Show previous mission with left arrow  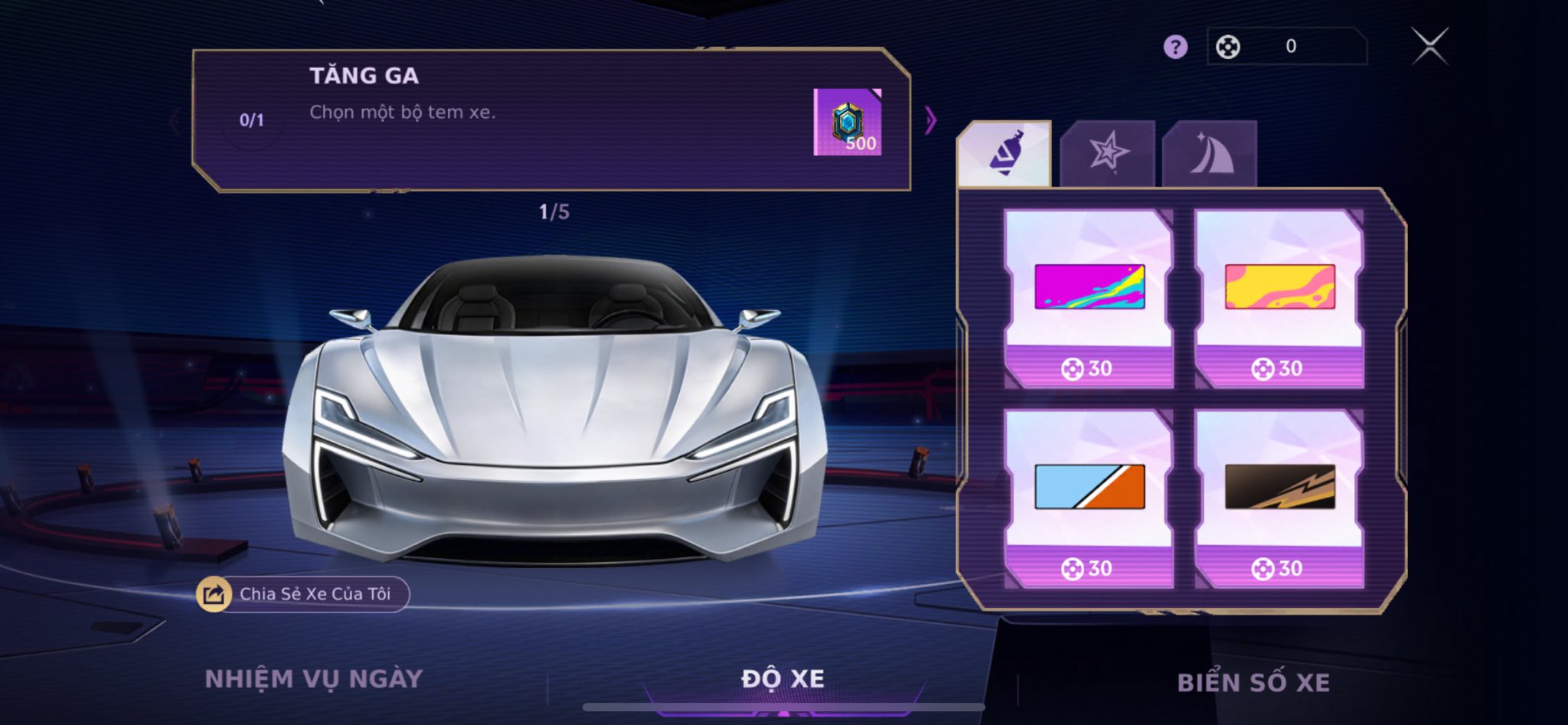(x=175, y=120)
